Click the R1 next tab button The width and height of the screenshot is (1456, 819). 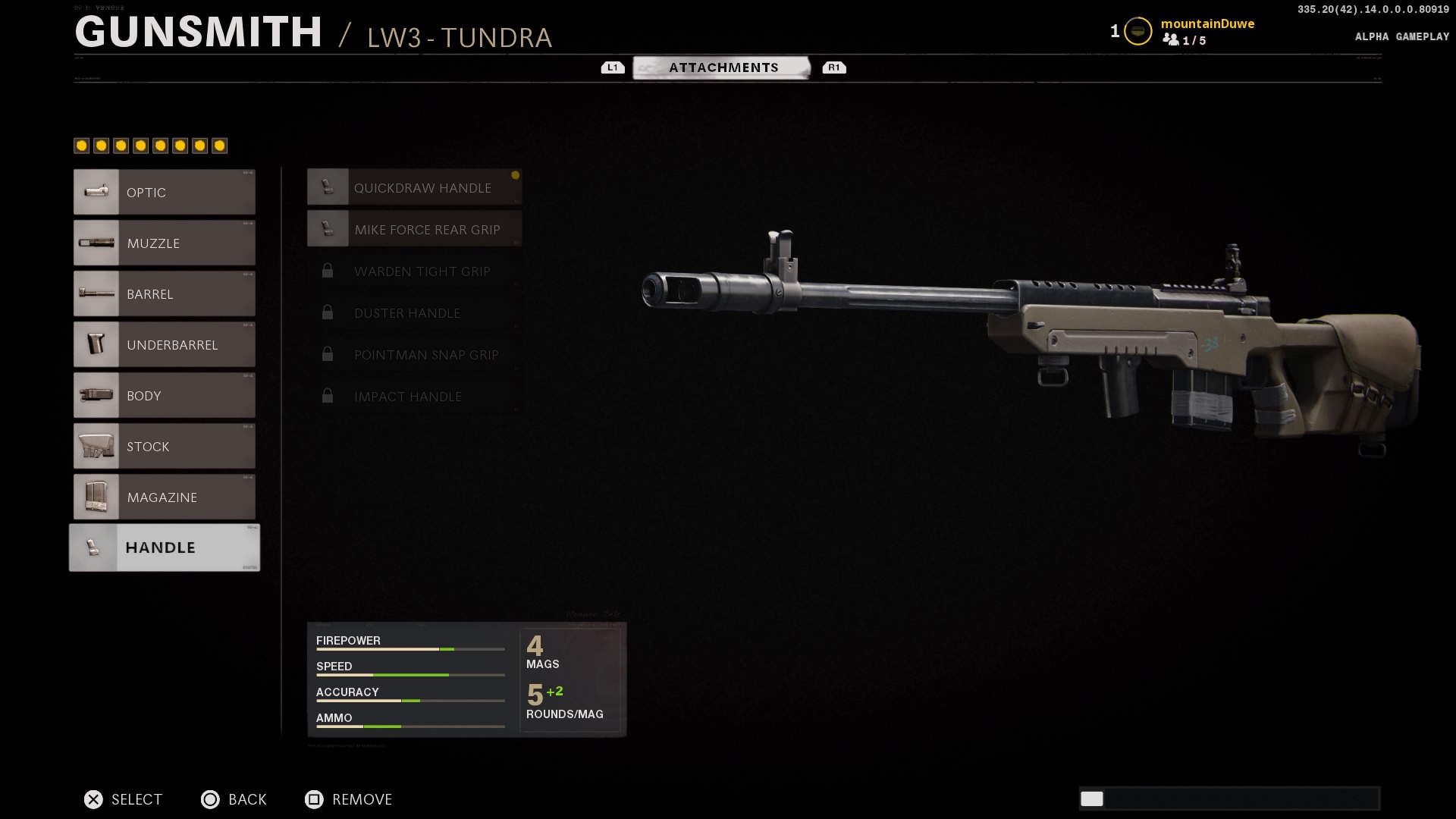pos(835,67)
